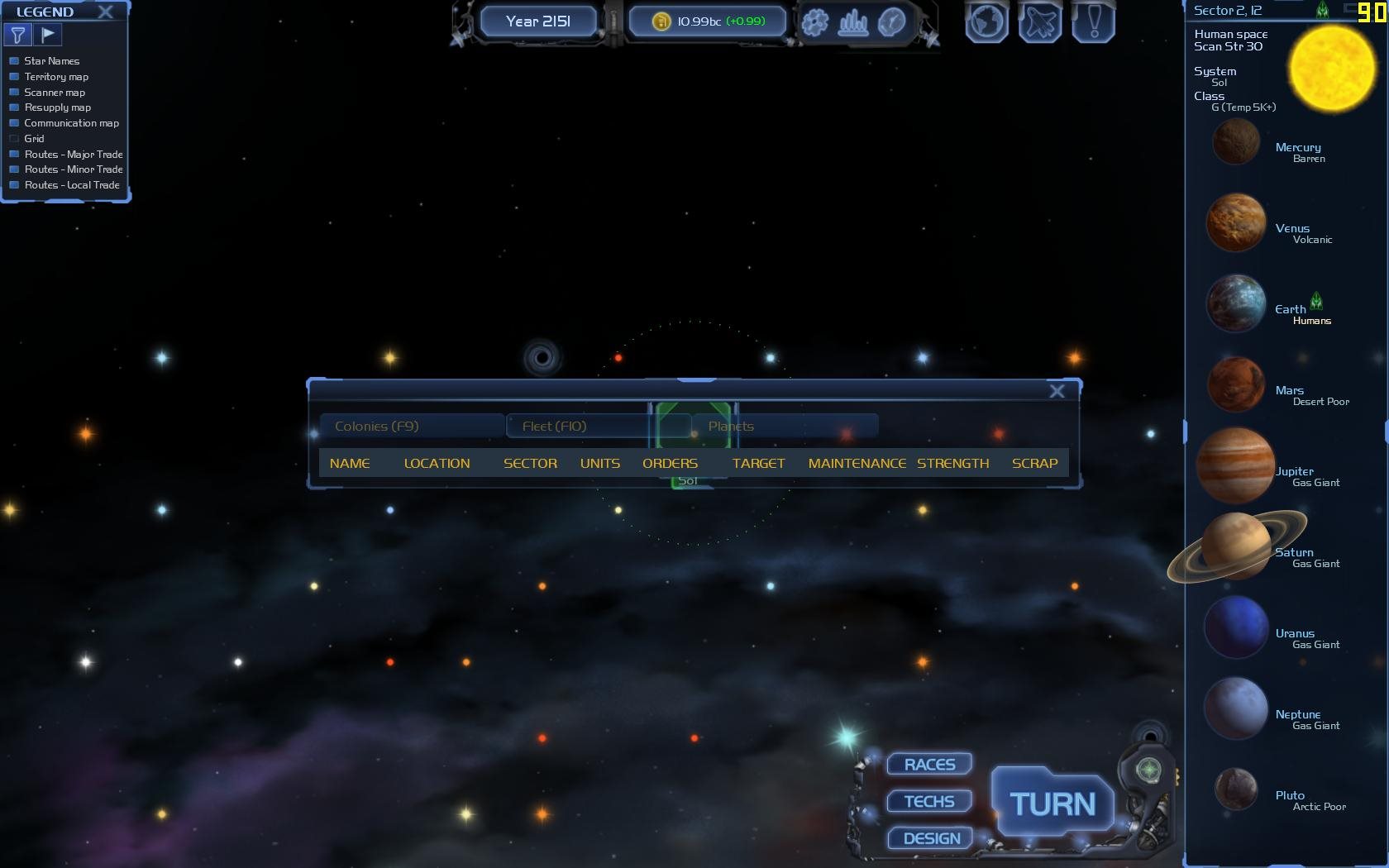Close the Legend panel
This screenshot has height=868, width=1389.
coord(106,12)
